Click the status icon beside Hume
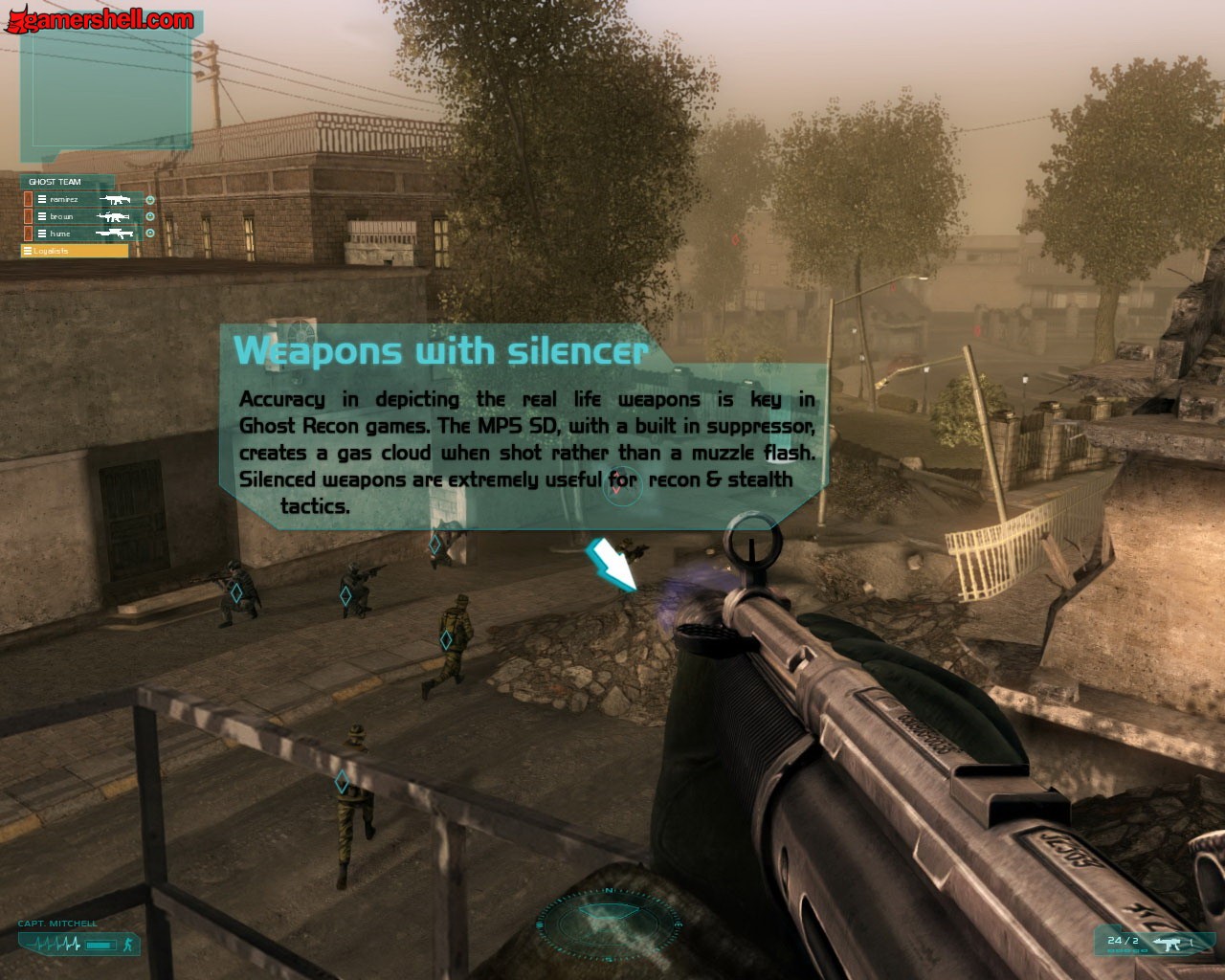The height and width of the screenshot is (980, 1225). tap(150, 234)
